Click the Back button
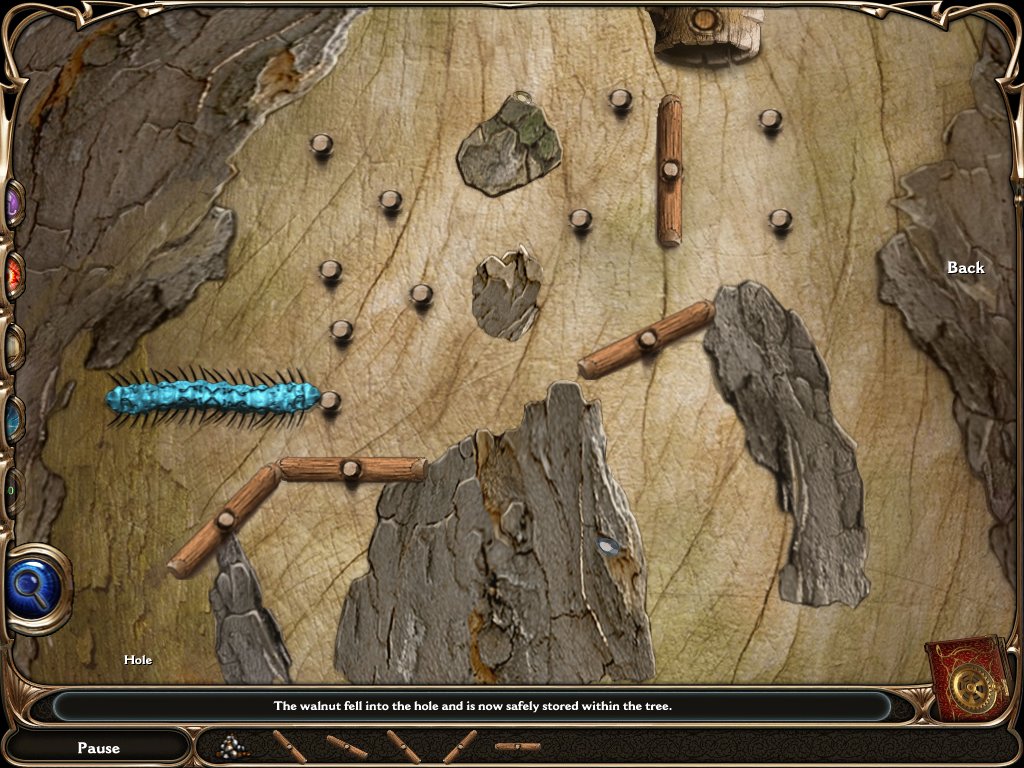Screen dimensions: 1024x768 point(965,267)
